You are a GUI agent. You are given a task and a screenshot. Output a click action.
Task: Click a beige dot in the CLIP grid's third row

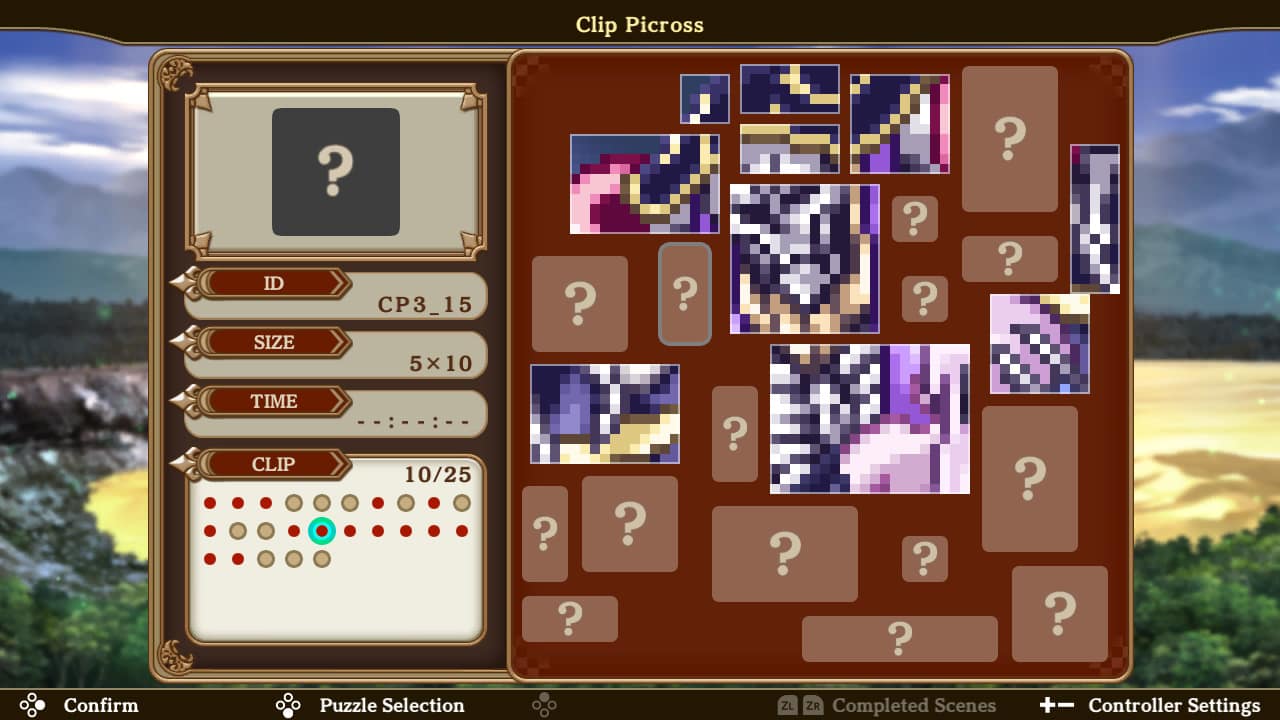point(265,559)
